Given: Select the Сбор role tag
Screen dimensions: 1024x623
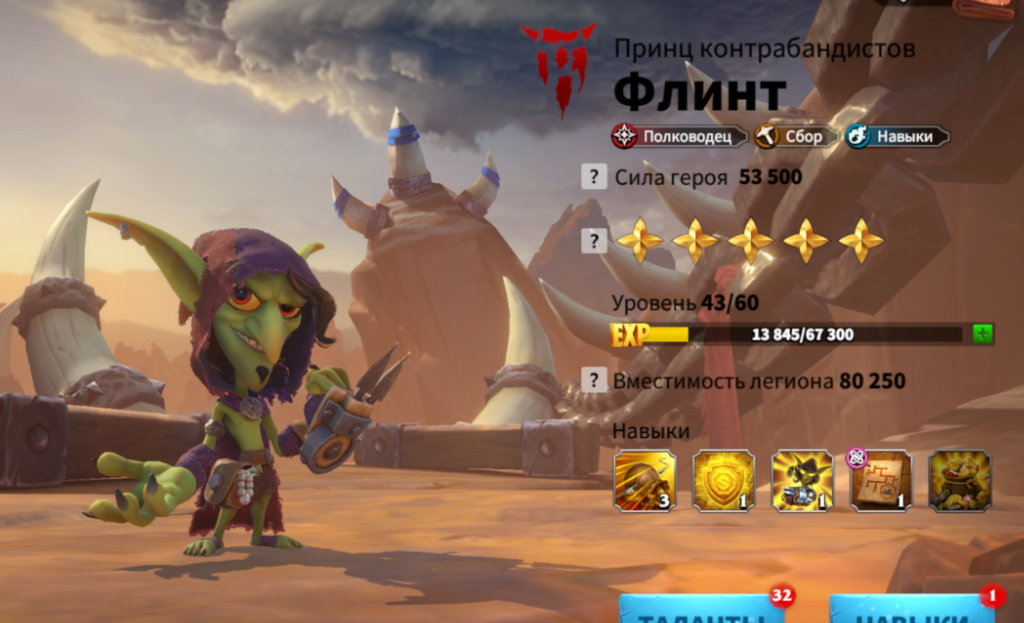Looking at the screenshot, I should pos(794,136).
